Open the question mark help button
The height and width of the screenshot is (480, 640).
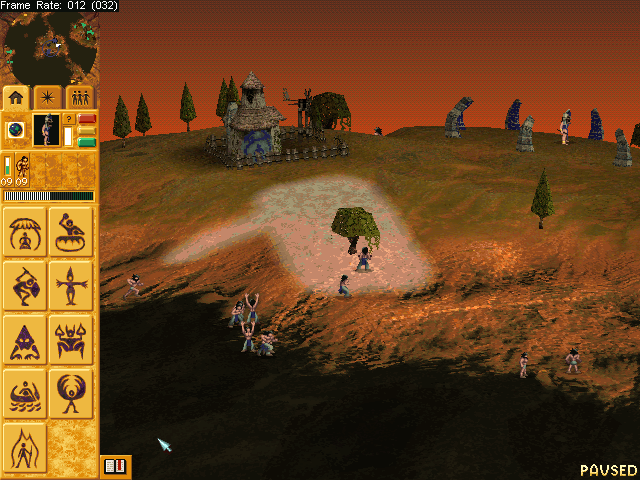click(x=69, y=119)
